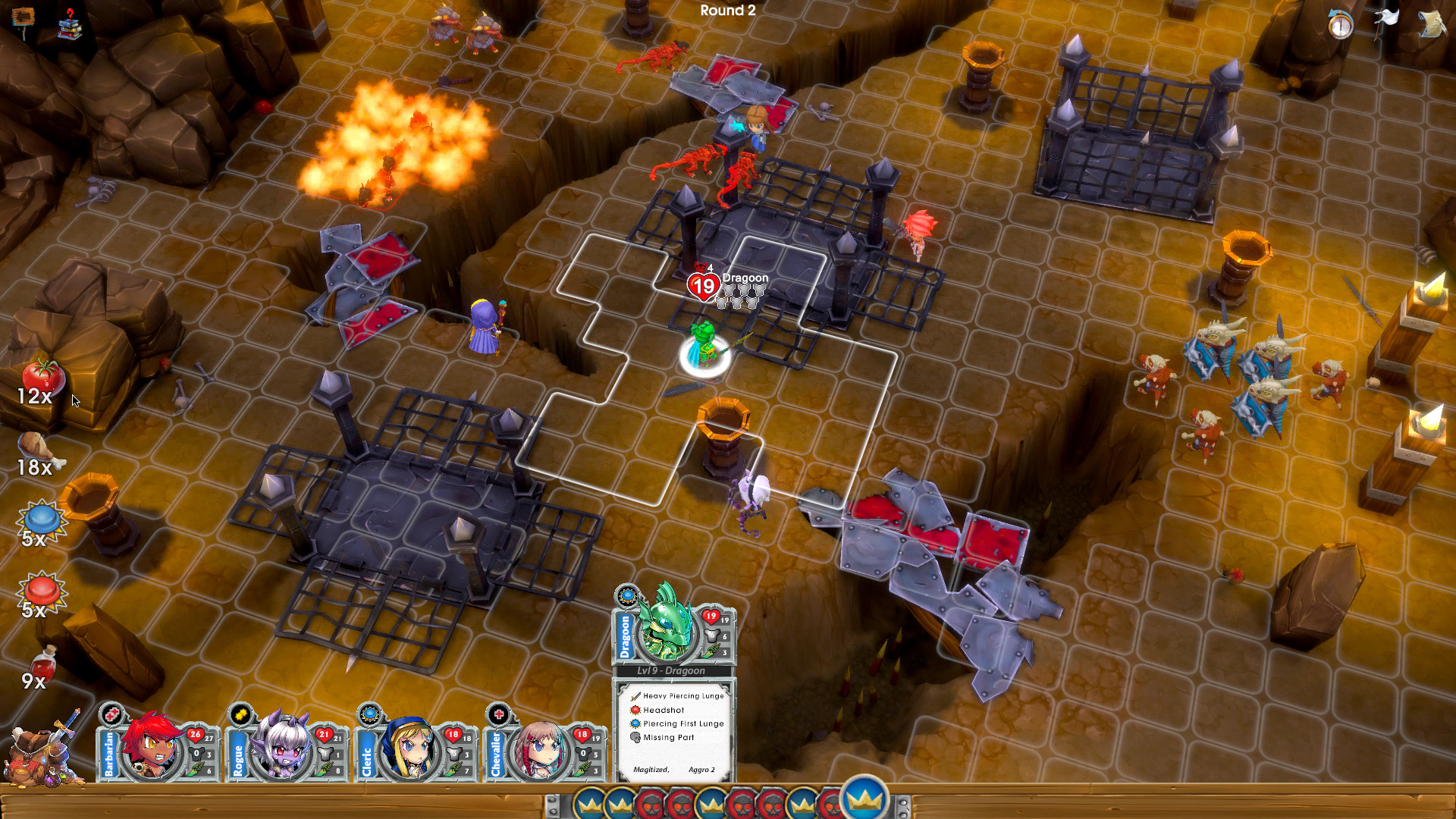Open the scroll-and-quill log icon
1456x819 pixels.
click(x=1431, y=24)
